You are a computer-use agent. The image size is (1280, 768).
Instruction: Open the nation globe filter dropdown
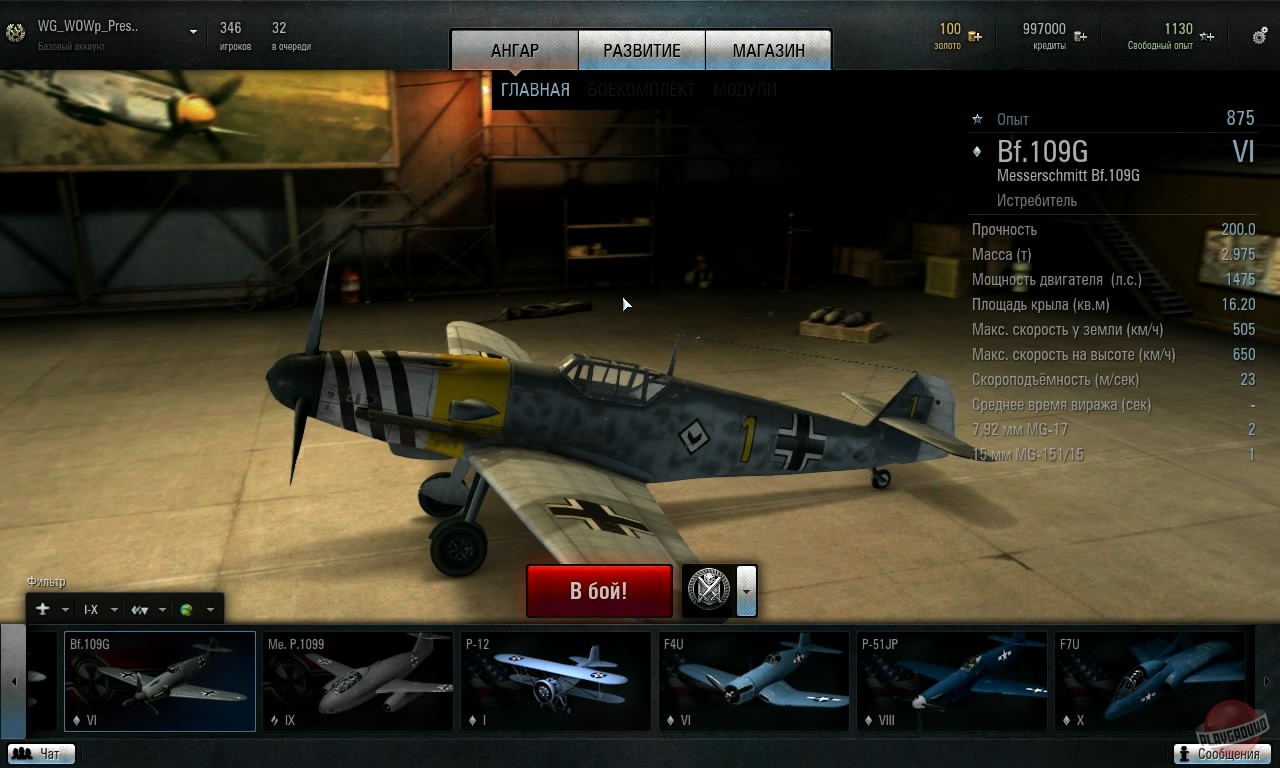tap(197, 610)
